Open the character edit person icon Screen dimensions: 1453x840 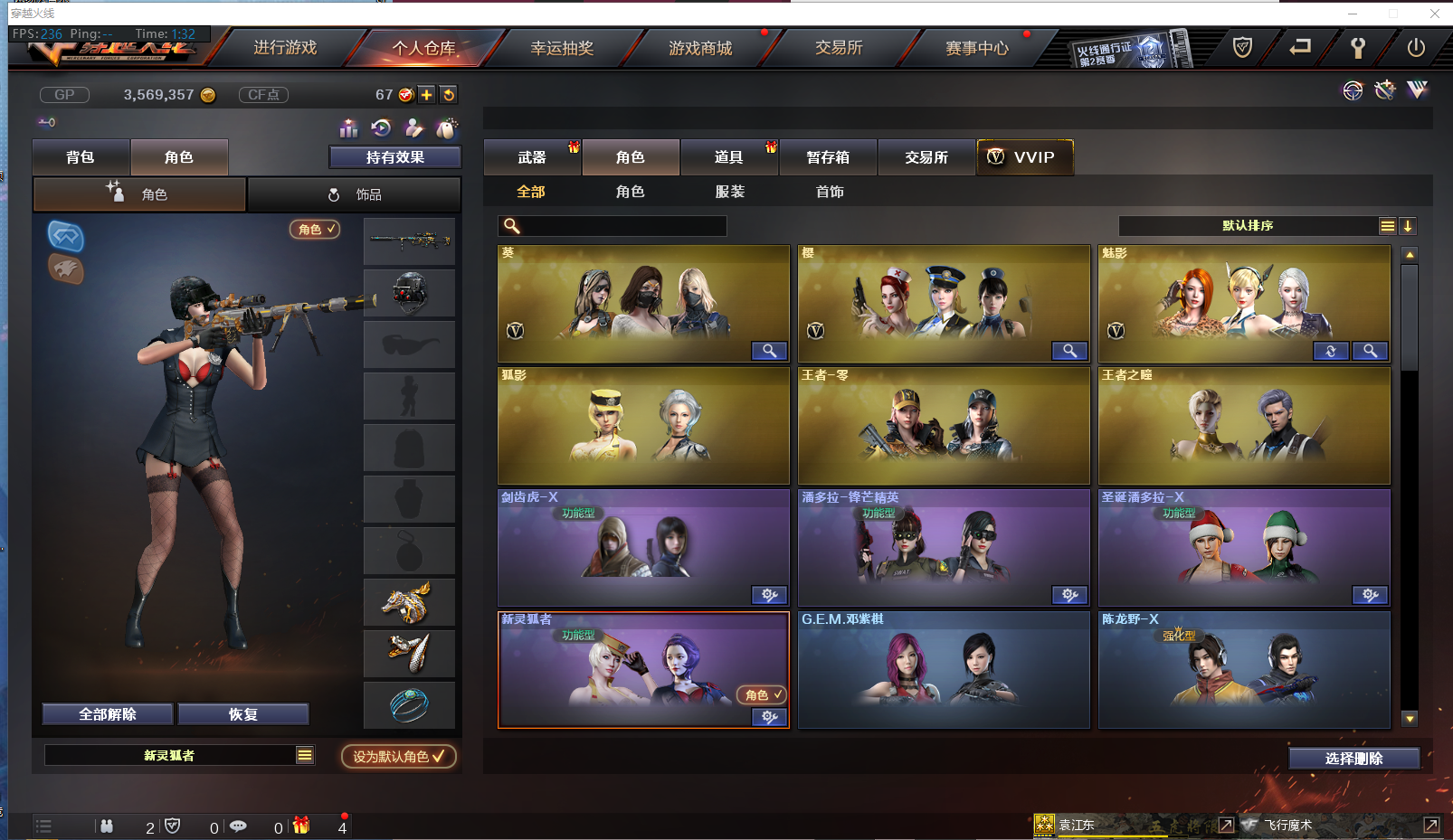[412, 127]
